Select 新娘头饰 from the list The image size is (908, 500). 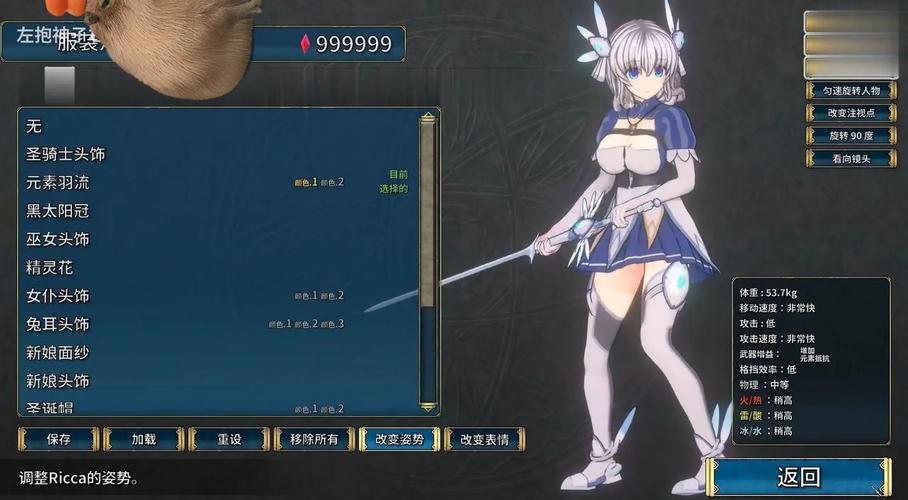tap(58, 381)
